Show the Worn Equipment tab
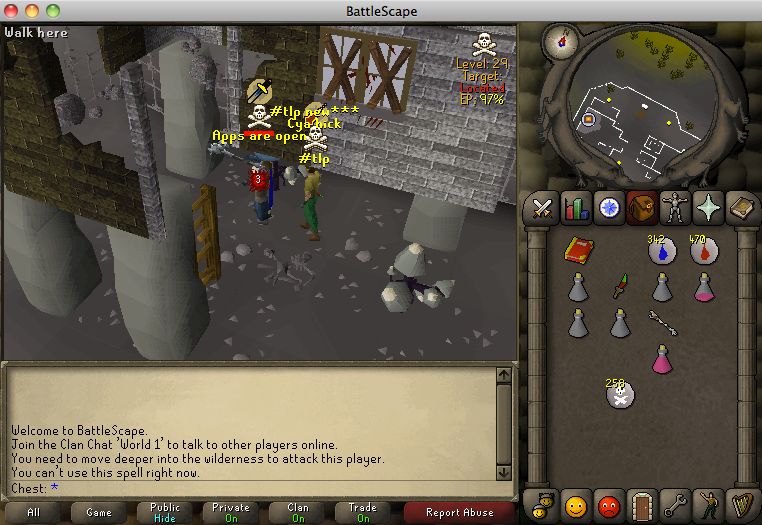 [x=675, y=209]
